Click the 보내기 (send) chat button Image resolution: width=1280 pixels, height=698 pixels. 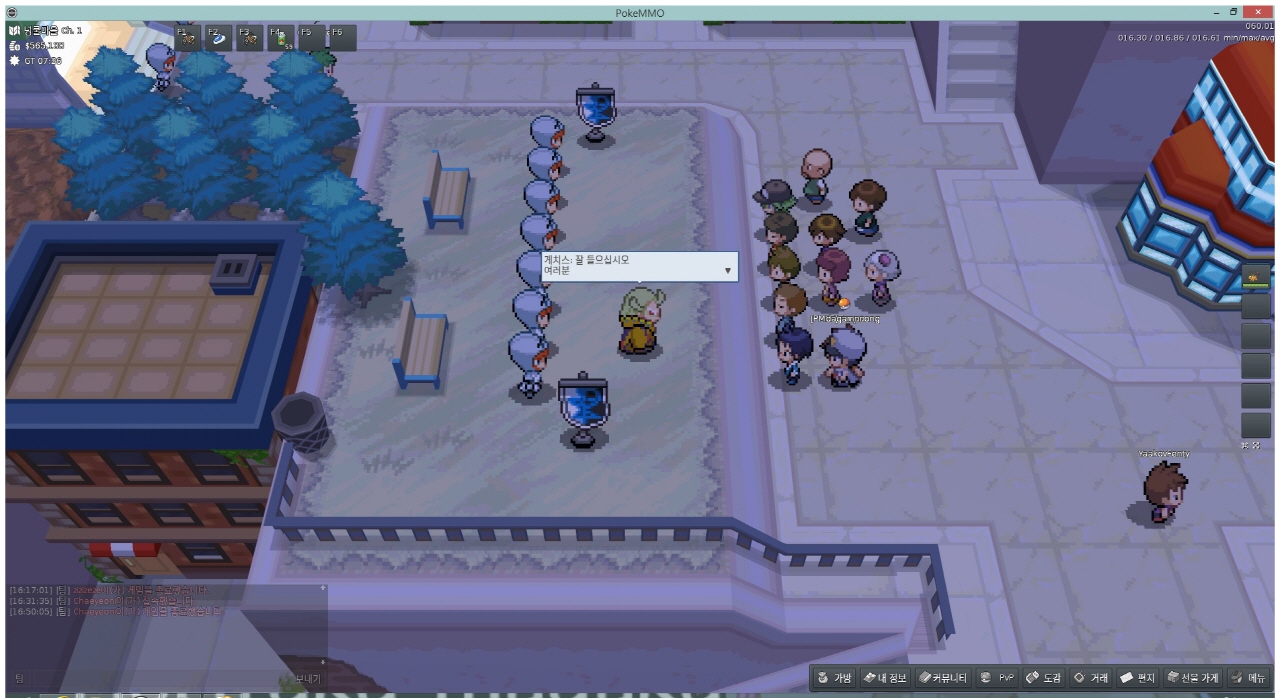coord(308,678)
